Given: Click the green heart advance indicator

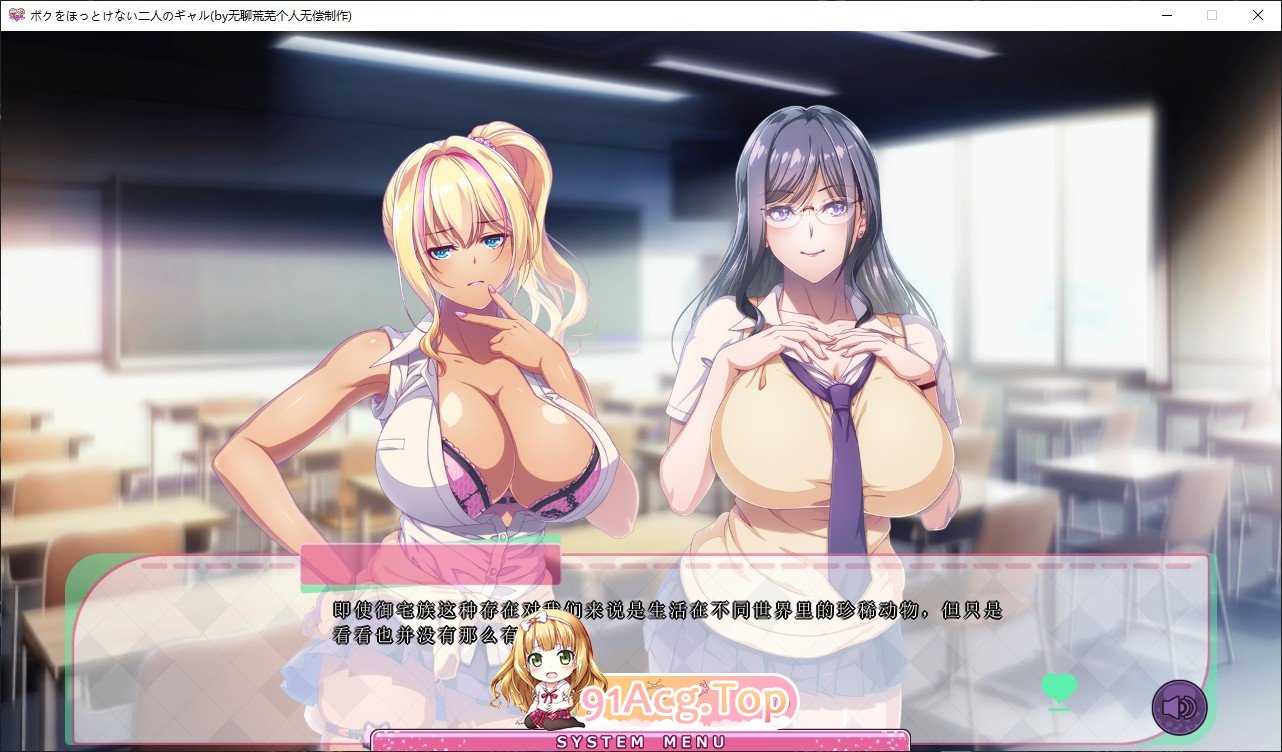Looking at the screenshot, I should (1058, 688).
